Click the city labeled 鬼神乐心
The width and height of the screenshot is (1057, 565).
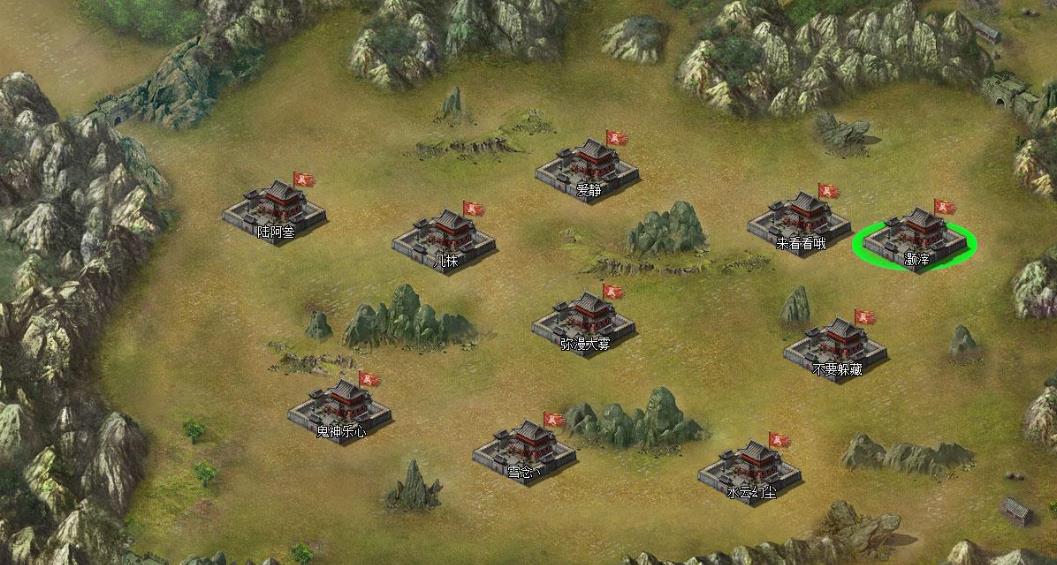click(340, 411)
